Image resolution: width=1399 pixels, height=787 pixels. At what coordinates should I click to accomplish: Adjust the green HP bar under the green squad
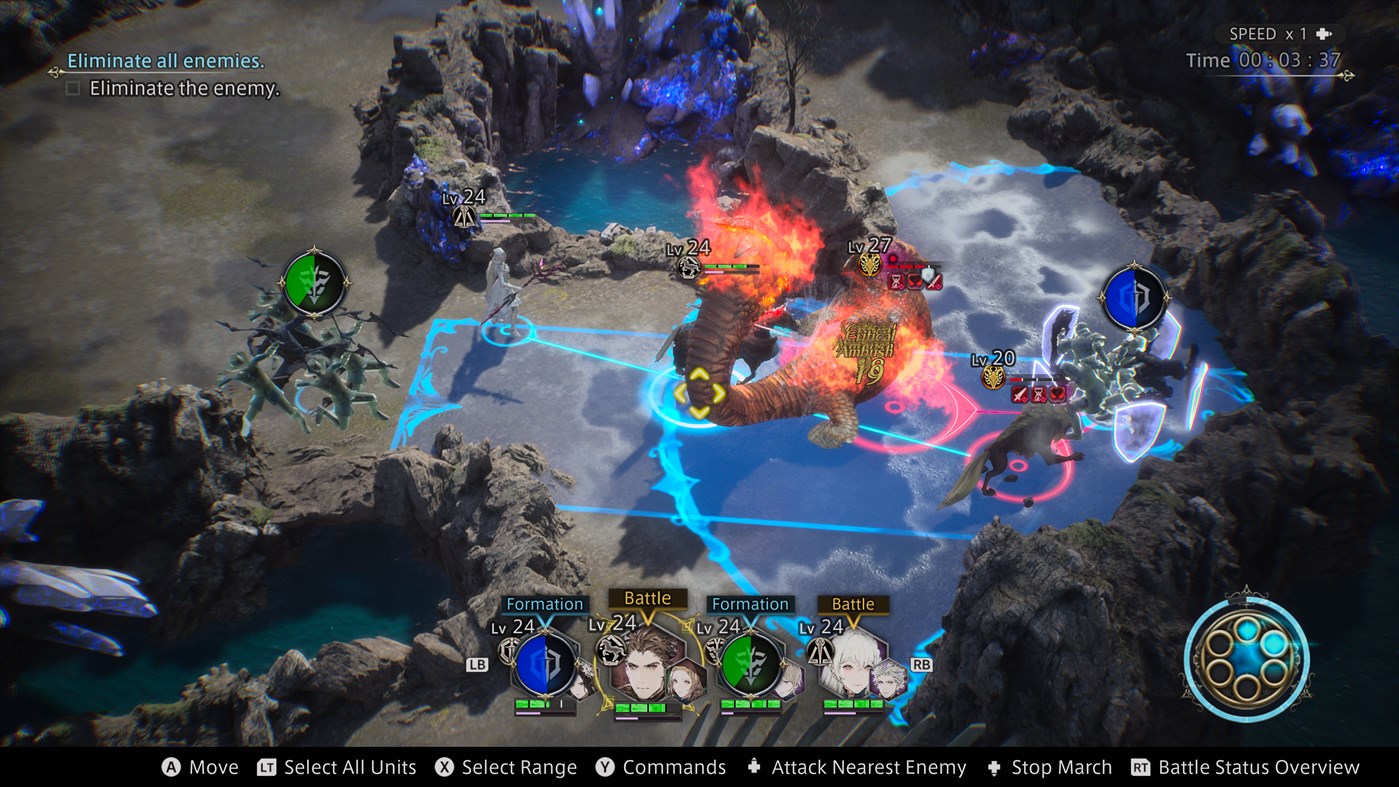(x=751, y=703)
